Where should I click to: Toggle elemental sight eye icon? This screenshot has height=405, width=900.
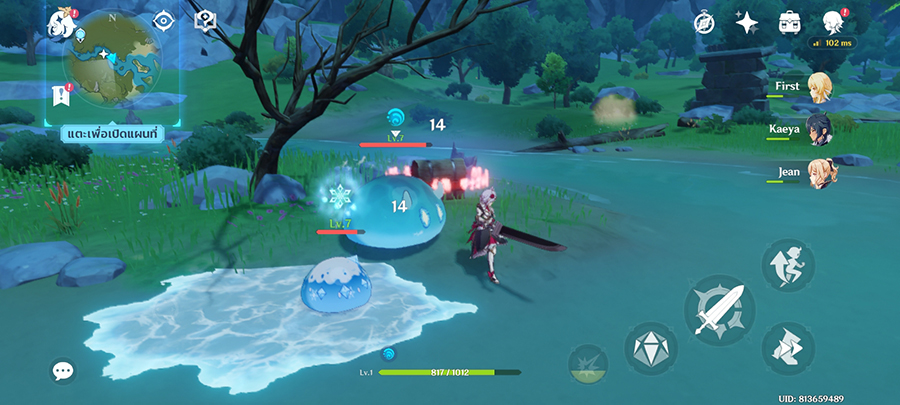click(164, 21)
